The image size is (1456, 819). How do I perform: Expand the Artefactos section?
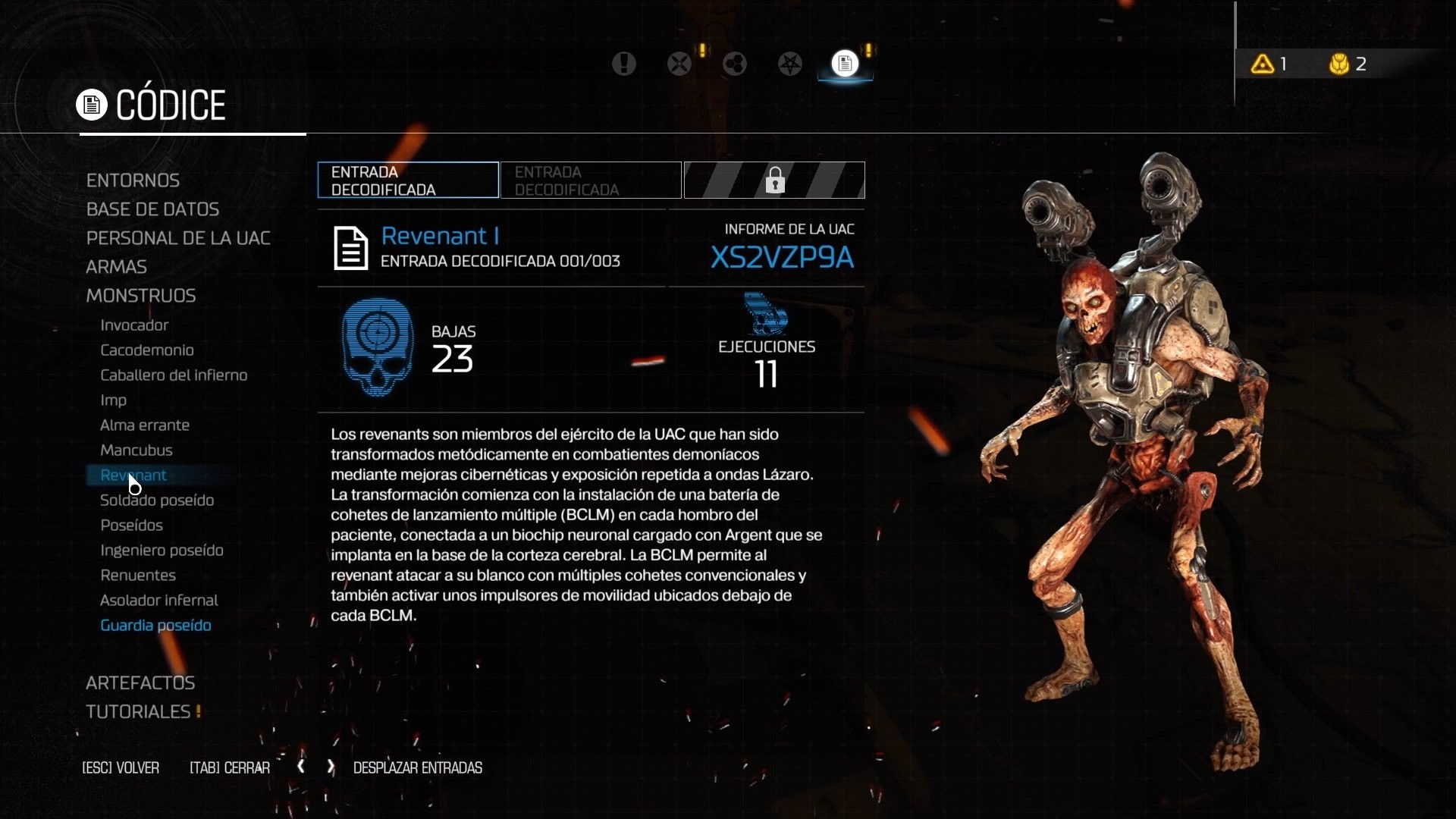coord(140,682)
